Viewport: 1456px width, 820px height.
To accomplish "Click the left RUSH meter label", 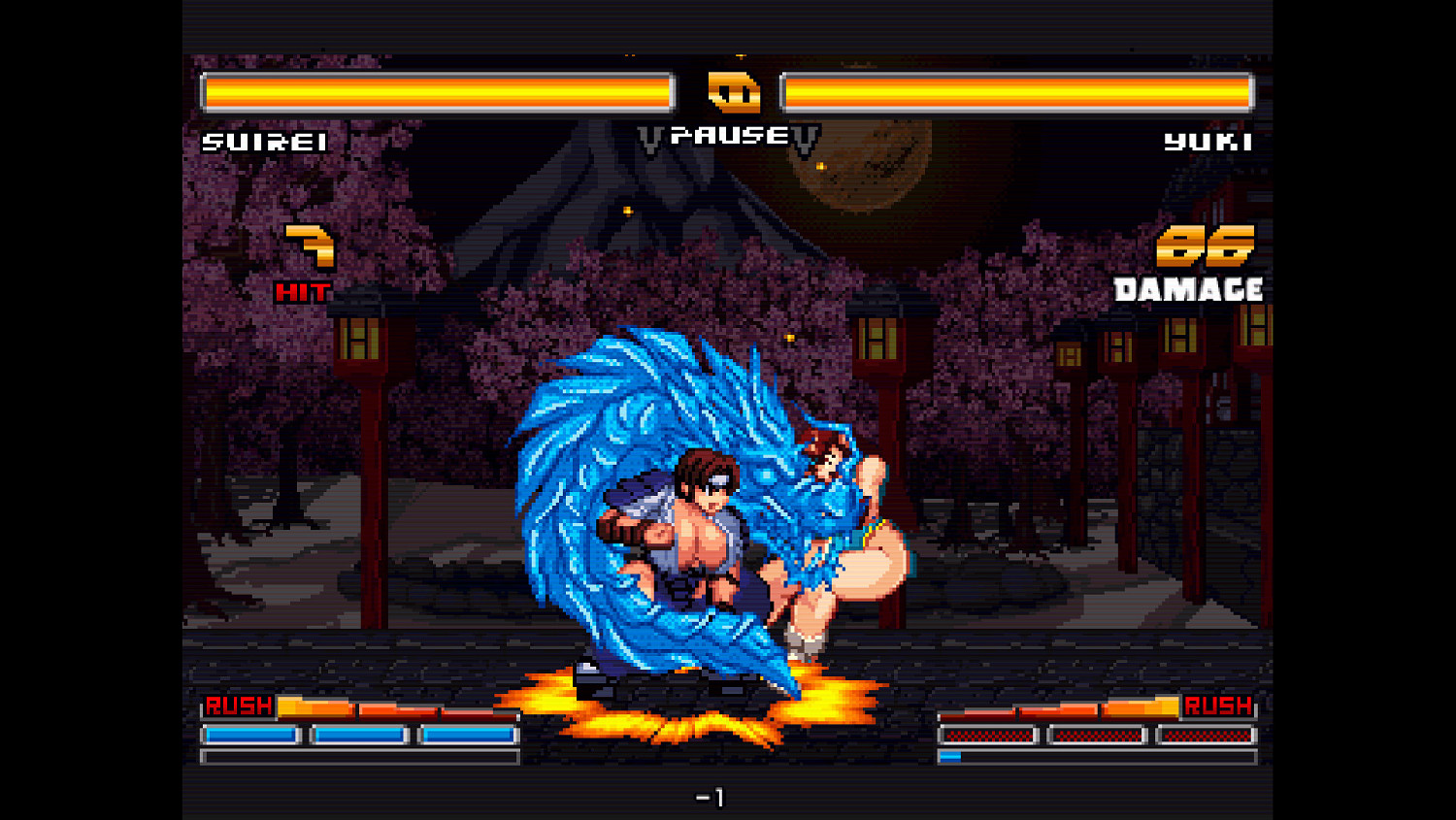I will click(240, 705).
